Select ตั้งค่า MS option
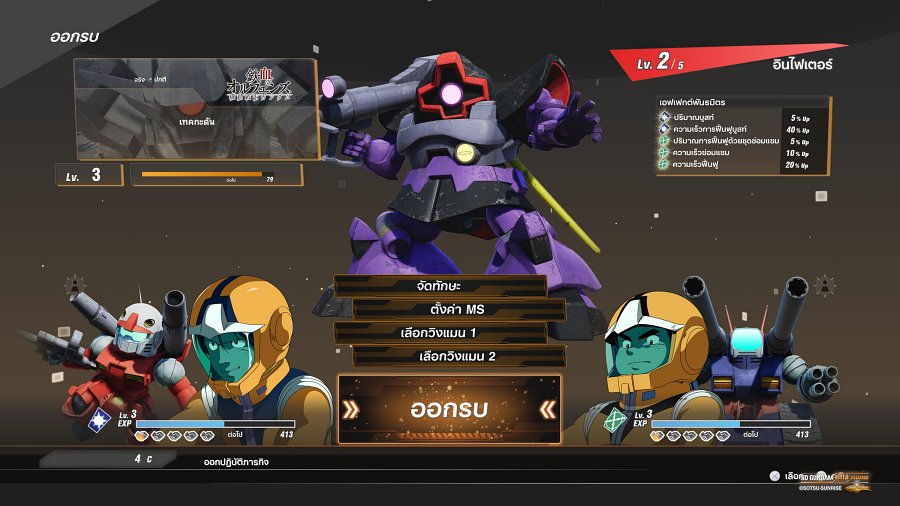Image resolution: width=900 pixels, height=506 pixels. tap(459, 309)
